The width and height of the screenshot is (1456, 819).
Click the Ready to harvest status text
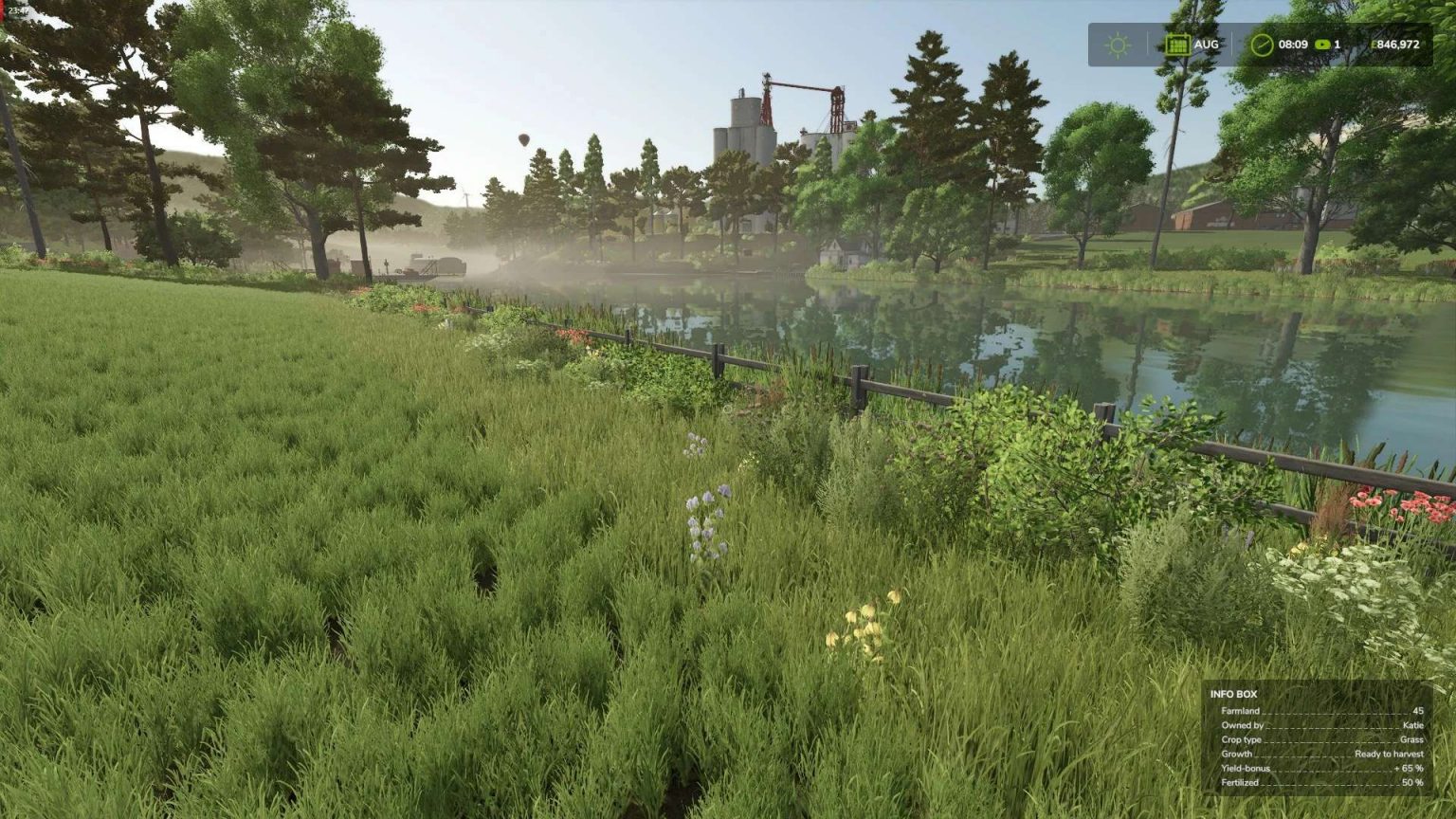coord(1388,754)
